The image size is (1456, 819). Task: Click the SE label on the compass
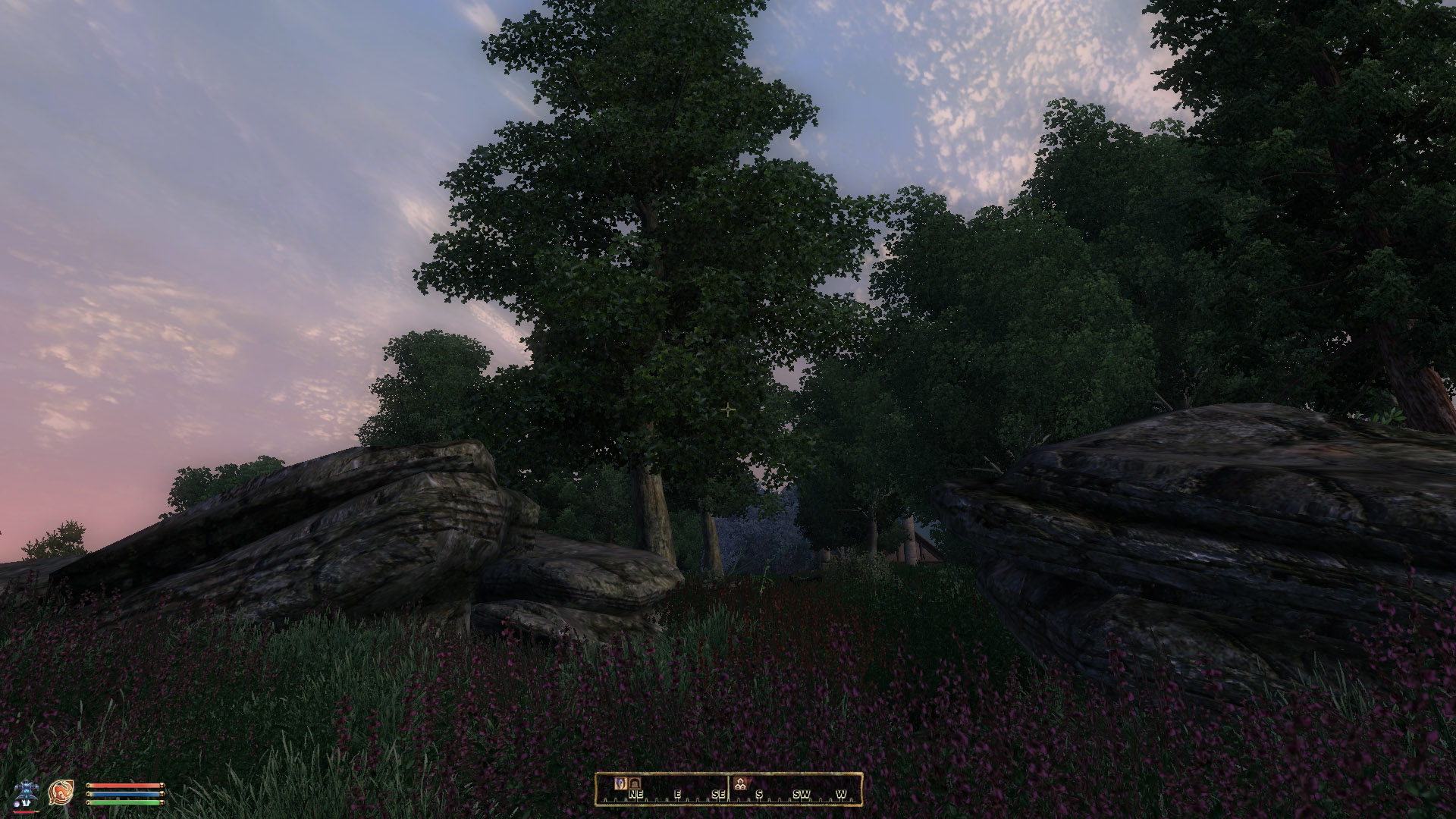pos(720,793)
